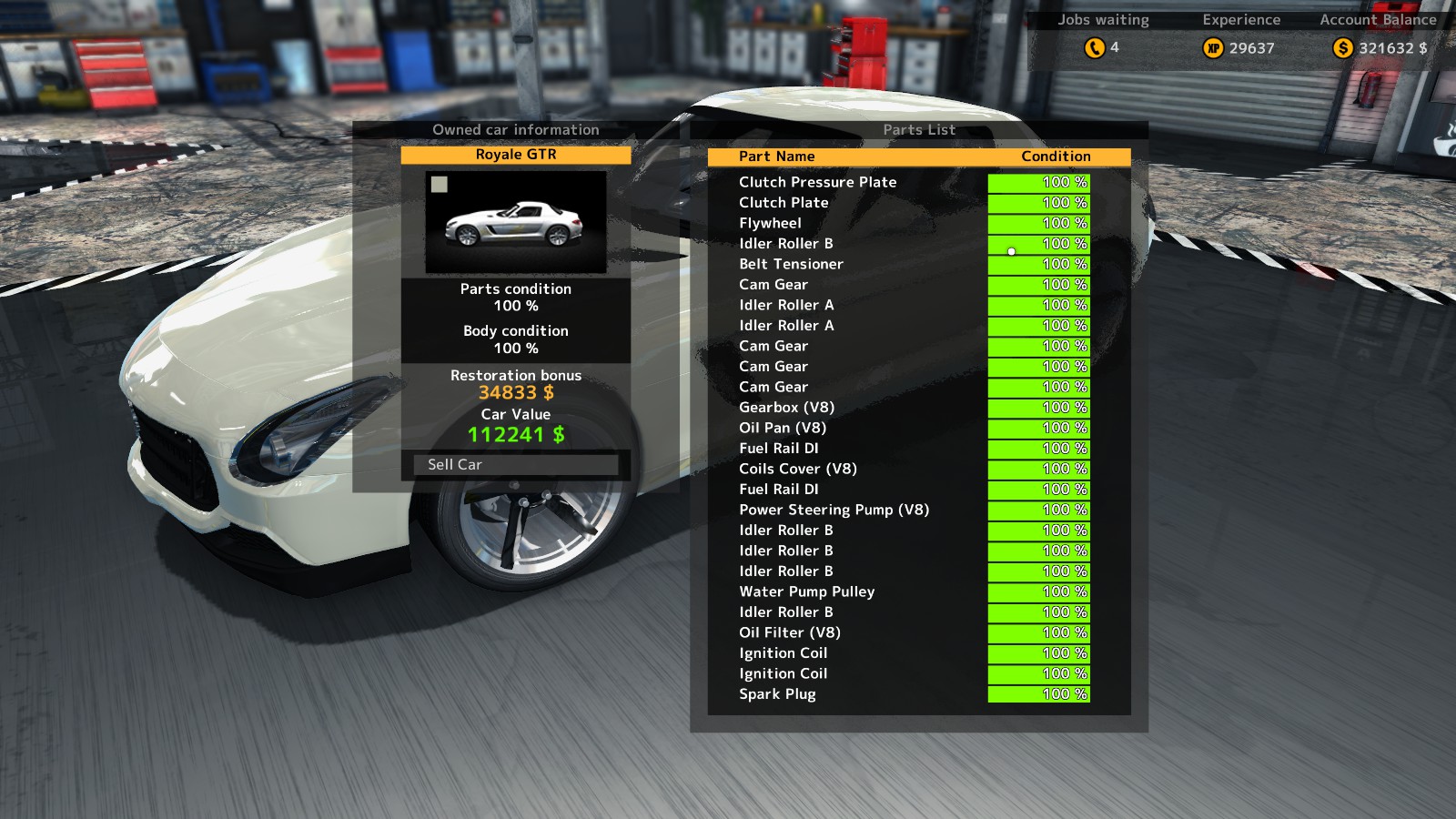Click the Condition column header
The width and height of the screenshot is (1456, 819).
[x=1057, y=156]
